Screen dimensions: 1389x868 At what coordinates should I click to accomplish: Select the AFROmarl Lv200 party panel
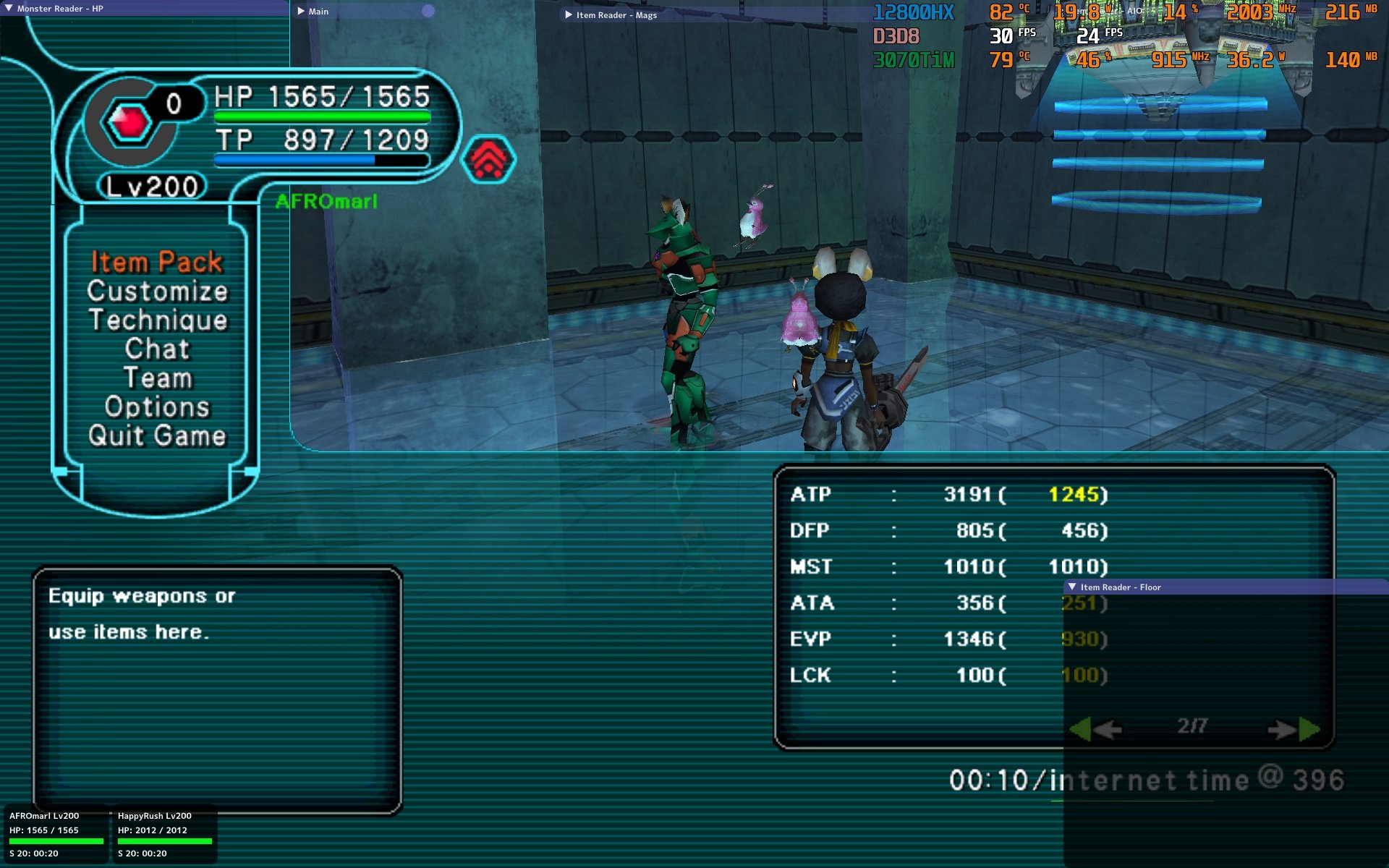[56, 833]
